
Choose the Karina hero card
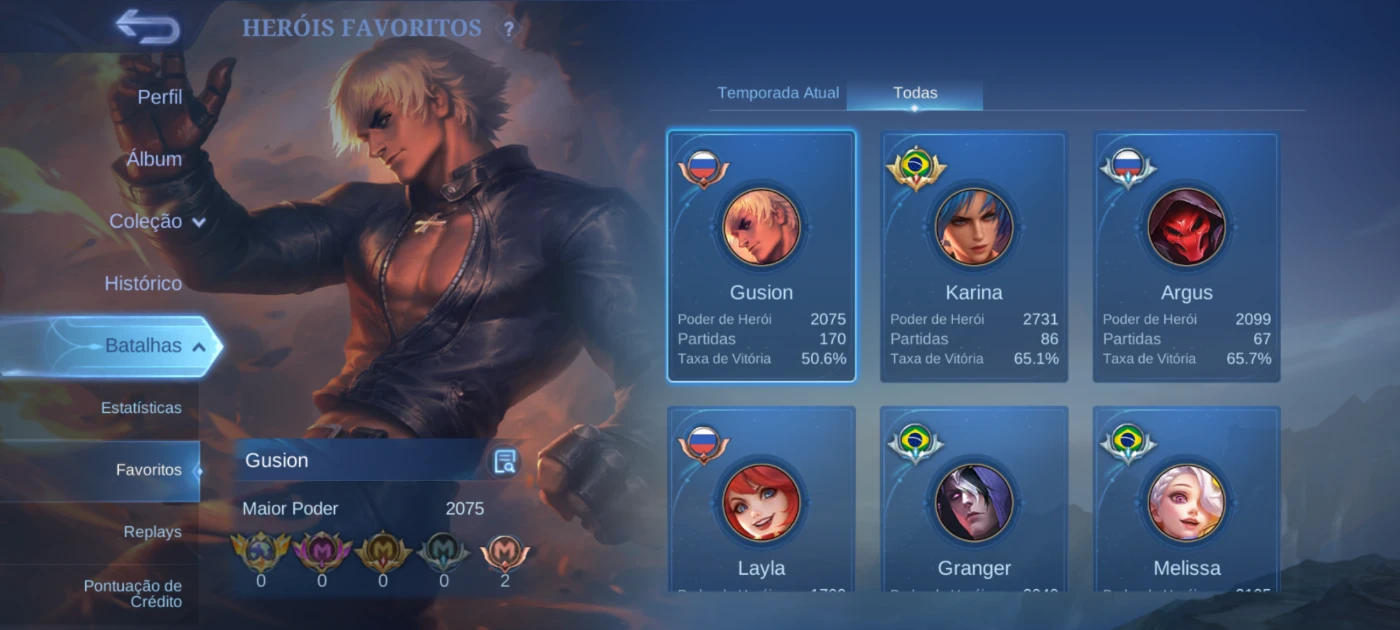(x=974, y=256)
